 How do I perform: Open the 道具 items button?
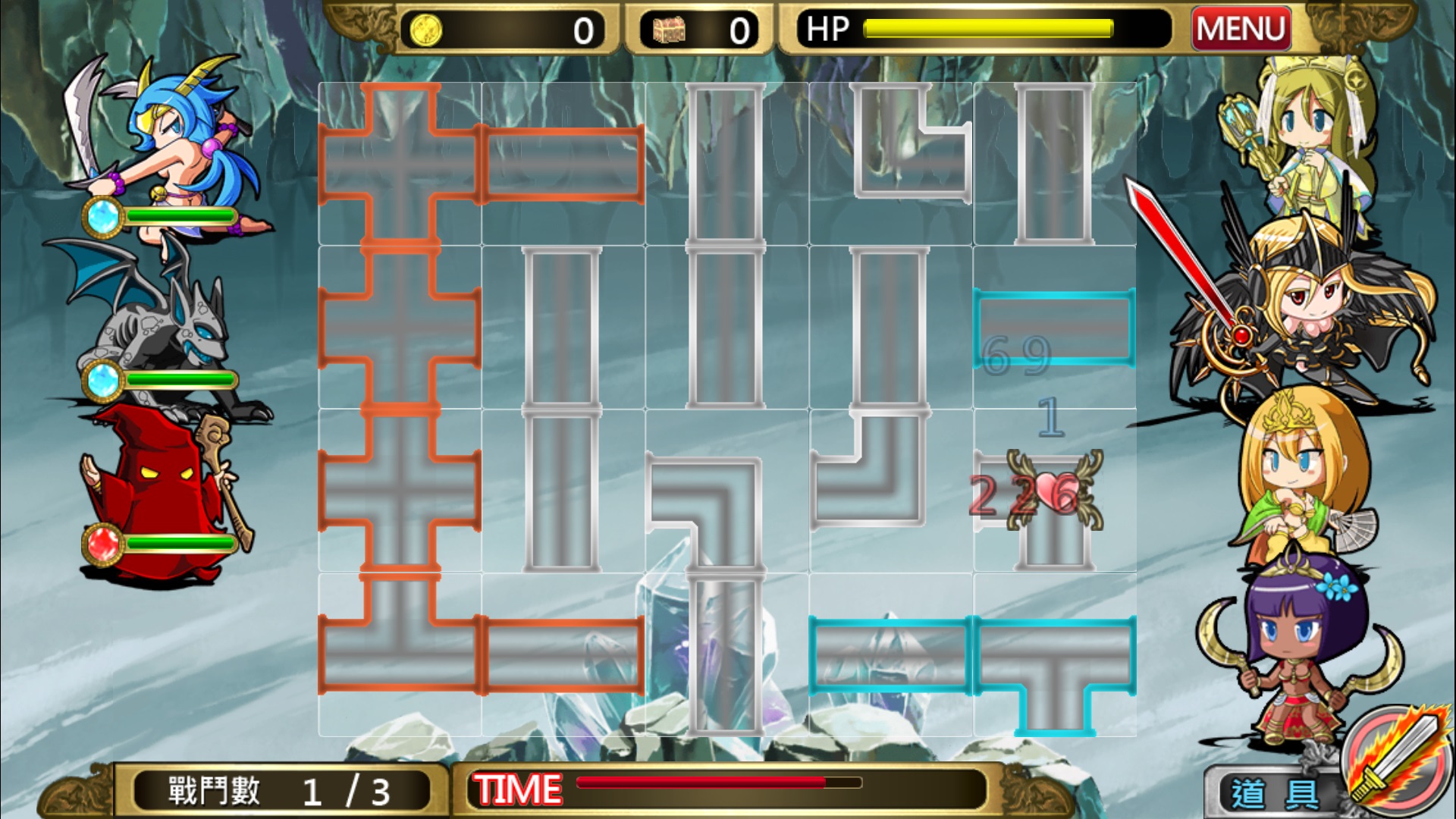[x=1272, y=793]
